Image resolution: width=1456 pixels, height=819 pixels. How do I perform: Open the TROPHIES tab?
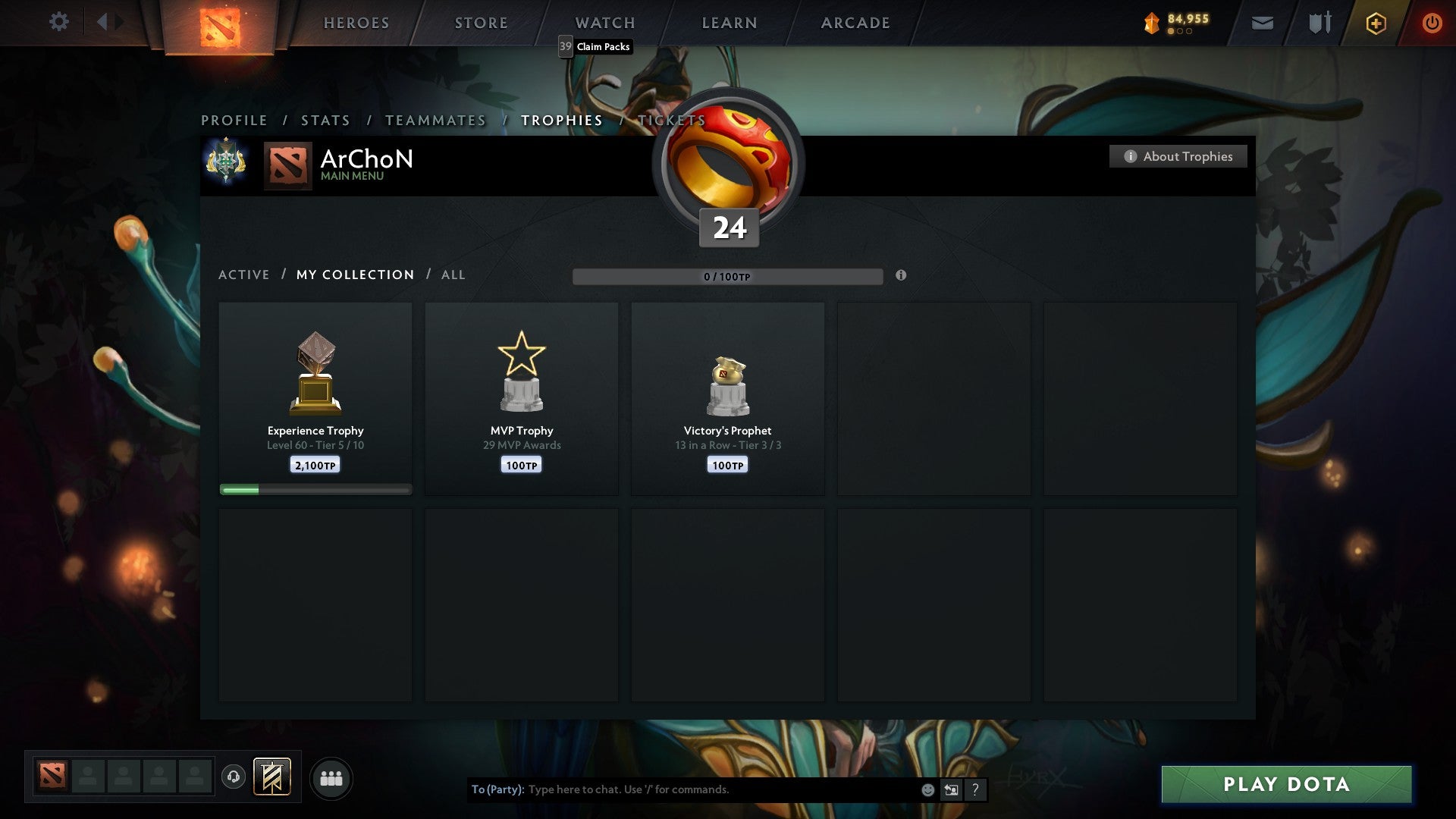point(561,120)
